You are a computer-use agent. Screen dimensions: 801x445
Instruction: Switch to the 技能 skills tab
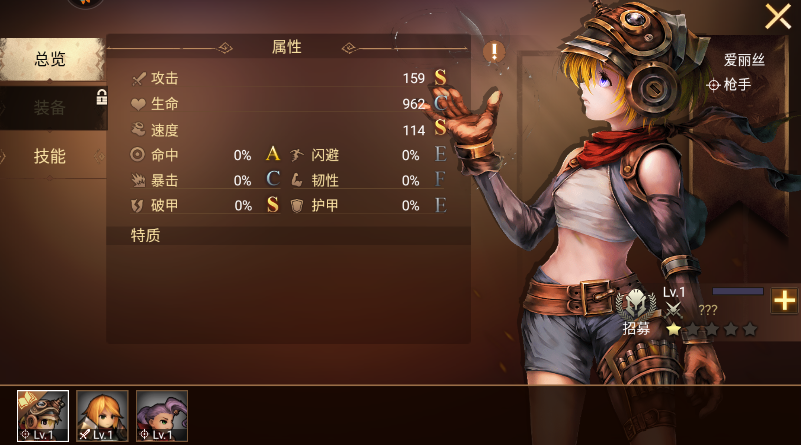pyautogui.click(x=50, y=156)
